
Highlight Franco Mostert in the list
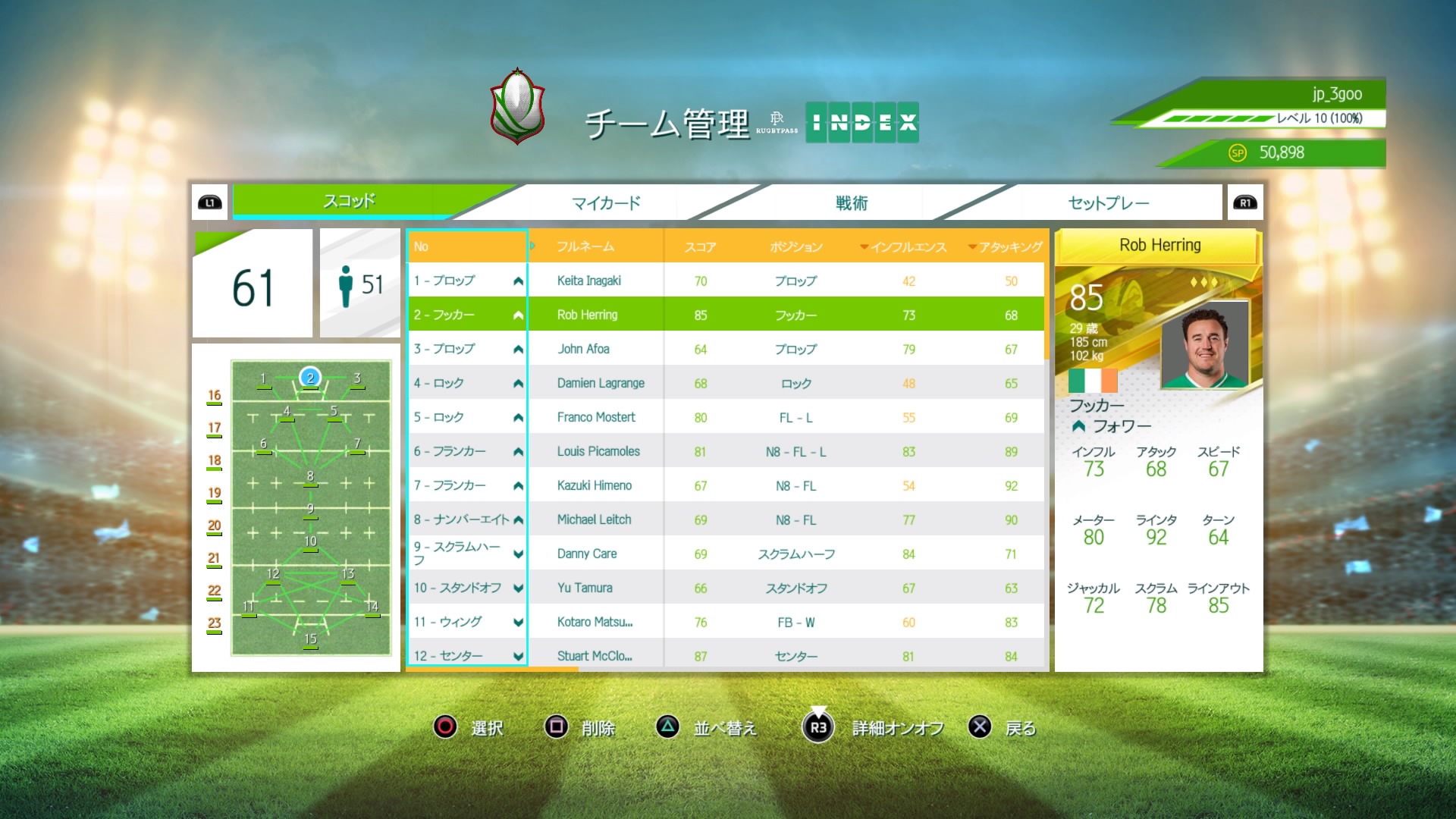[x=596, y=417]
